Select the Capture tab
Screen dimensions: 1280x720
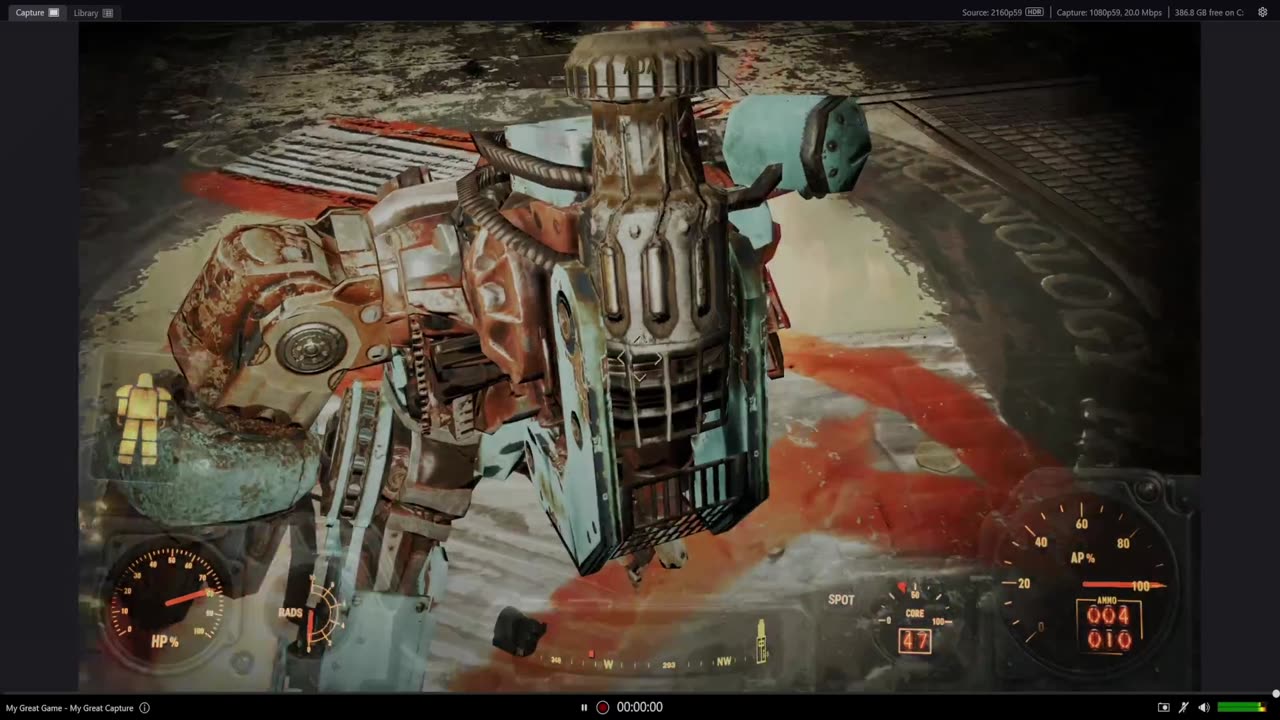[x=37, y=13]
